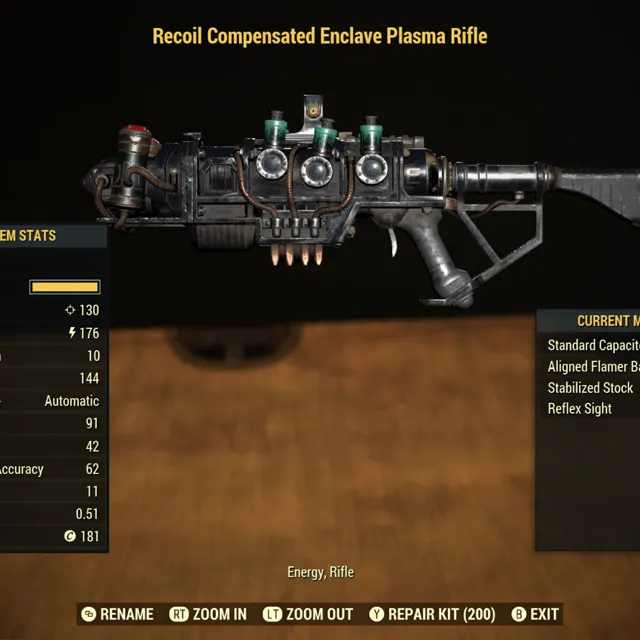Image resolution: width=640 pixels, height=640 pixels.
Task: Select ZOOM OUT in the bottom bar
Action: 308,614
